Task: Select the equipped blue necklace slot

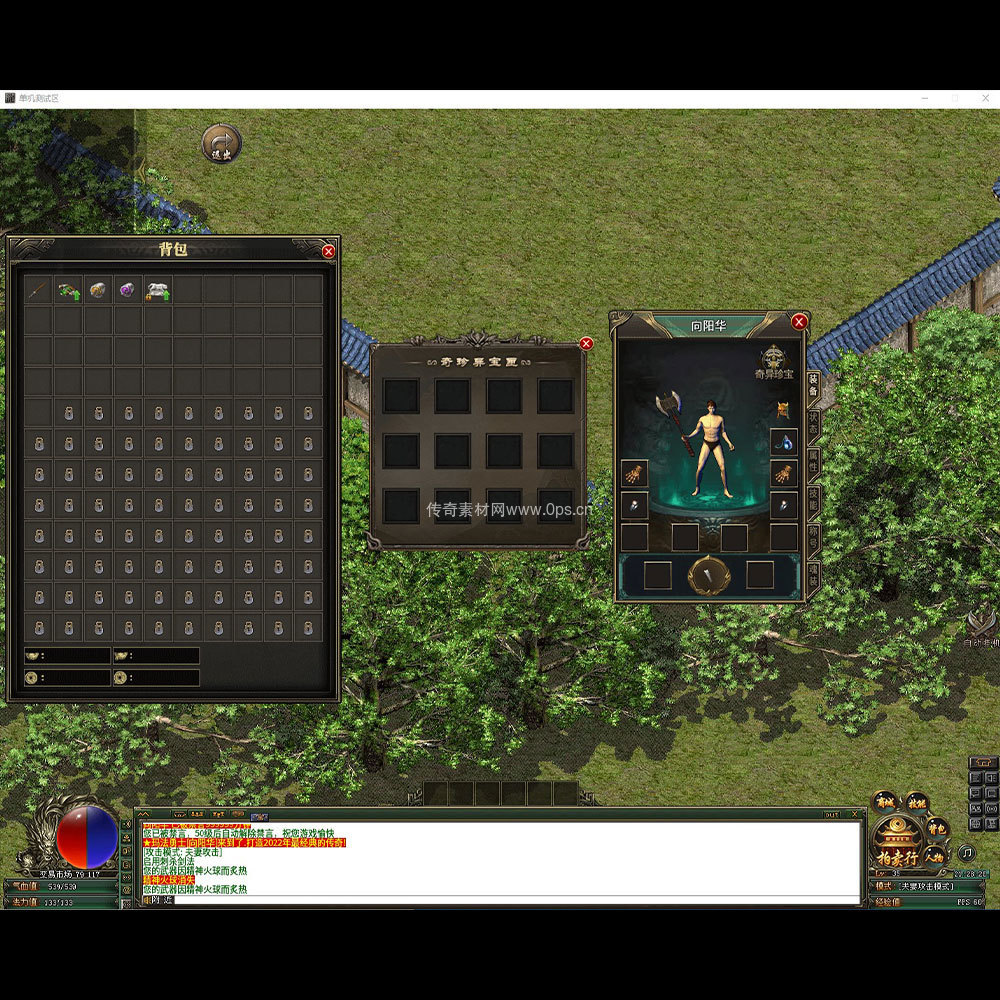Action: (x=783, y=441)
